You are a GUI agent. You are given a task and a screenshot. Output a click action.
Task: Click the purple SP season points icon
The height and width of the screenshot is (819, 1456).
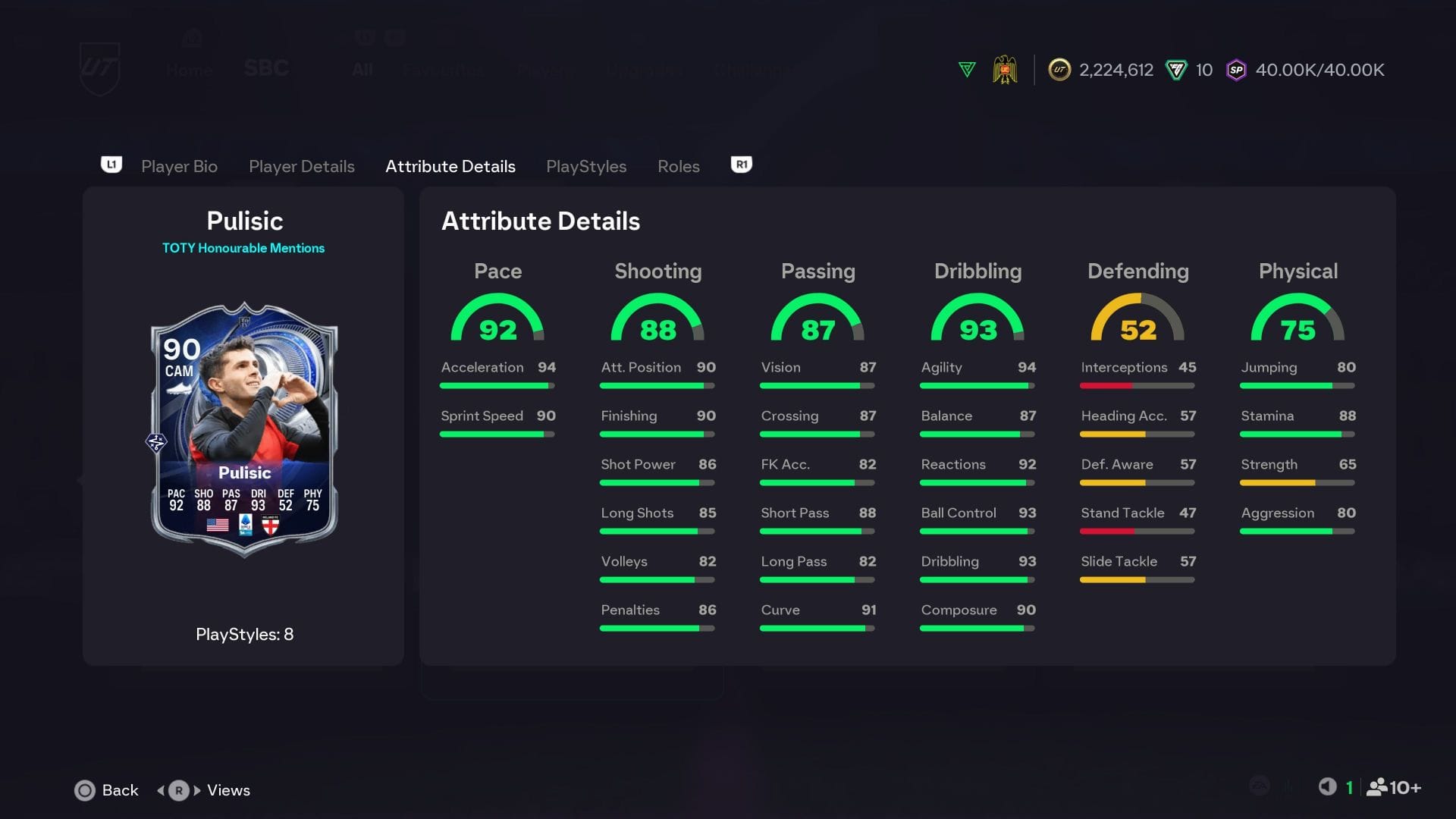pyautogui.click(x=1237, y=69)
